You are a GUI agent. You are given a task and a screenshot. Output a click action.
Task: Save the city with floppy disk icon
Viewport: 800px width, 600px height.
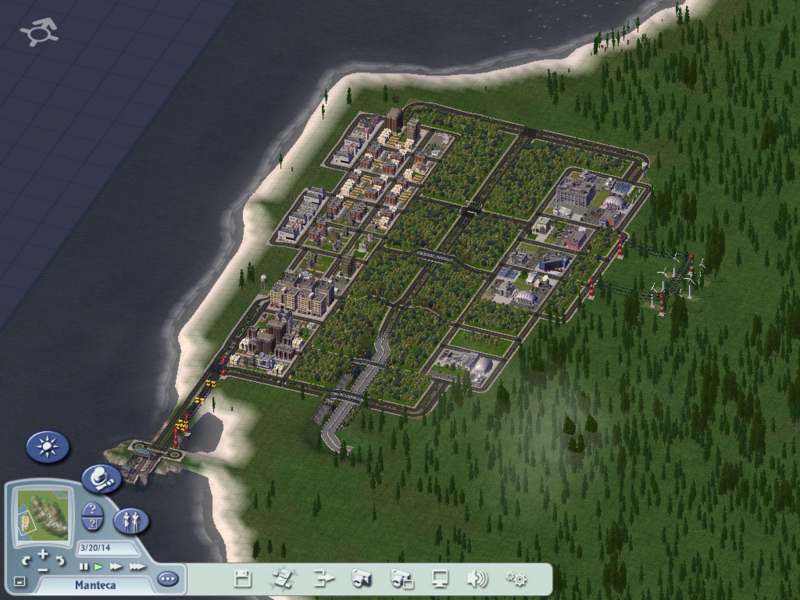pos(242,578)
